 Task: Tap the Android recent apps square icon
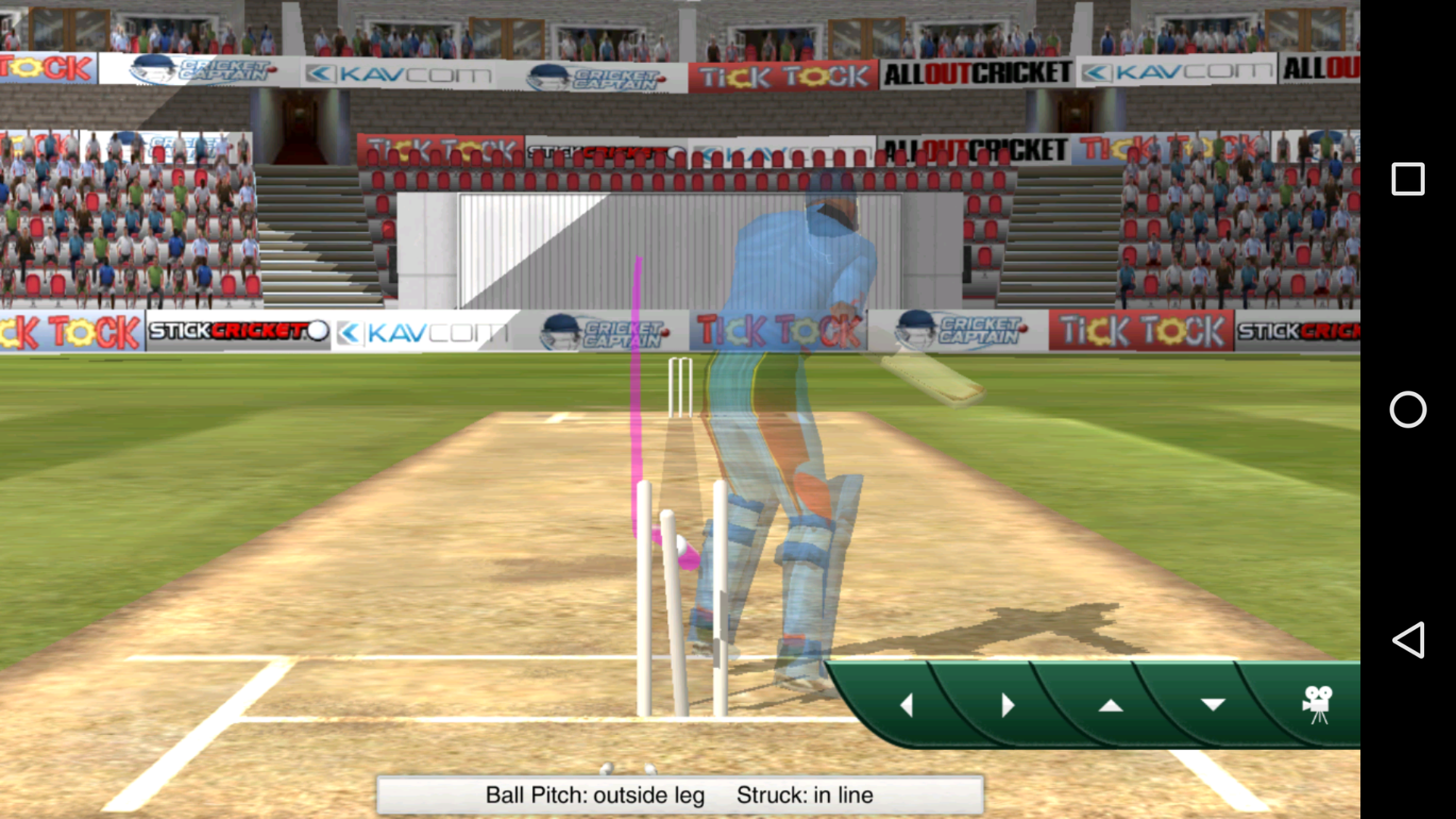[x=1408, y=179]
